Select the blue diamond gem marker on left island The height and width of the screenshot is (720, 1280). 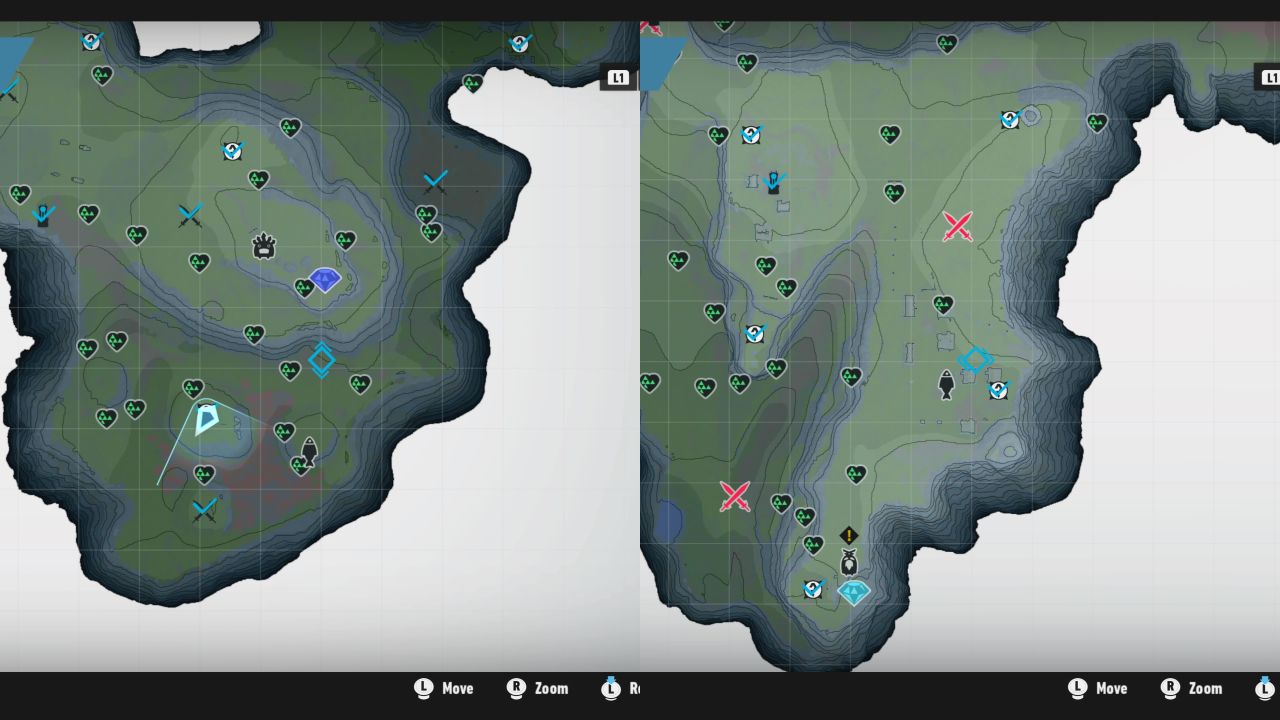click(x=324, y=281)
